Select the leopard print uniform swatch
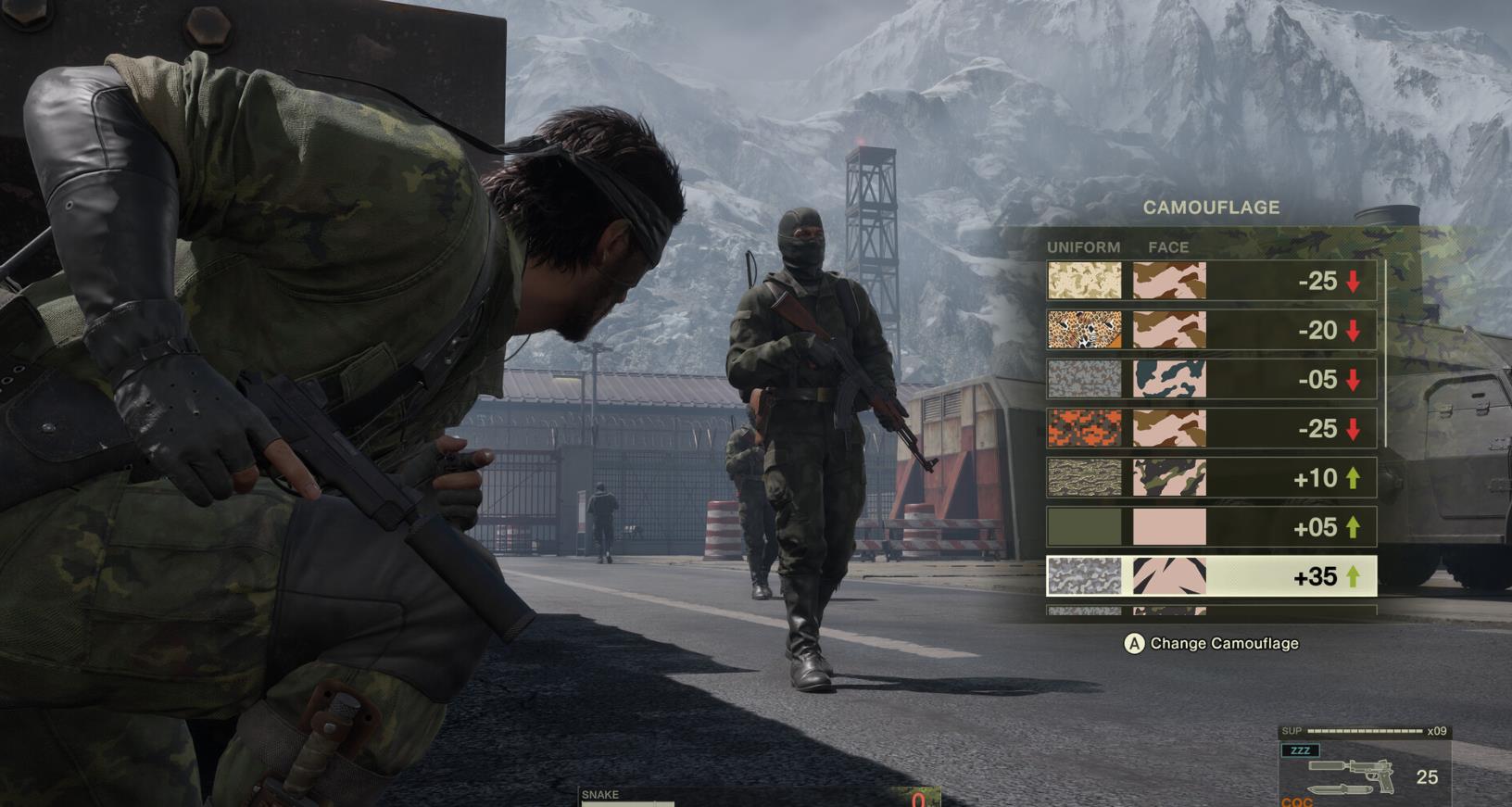1512x807 pixels. tap(1084, 330)
